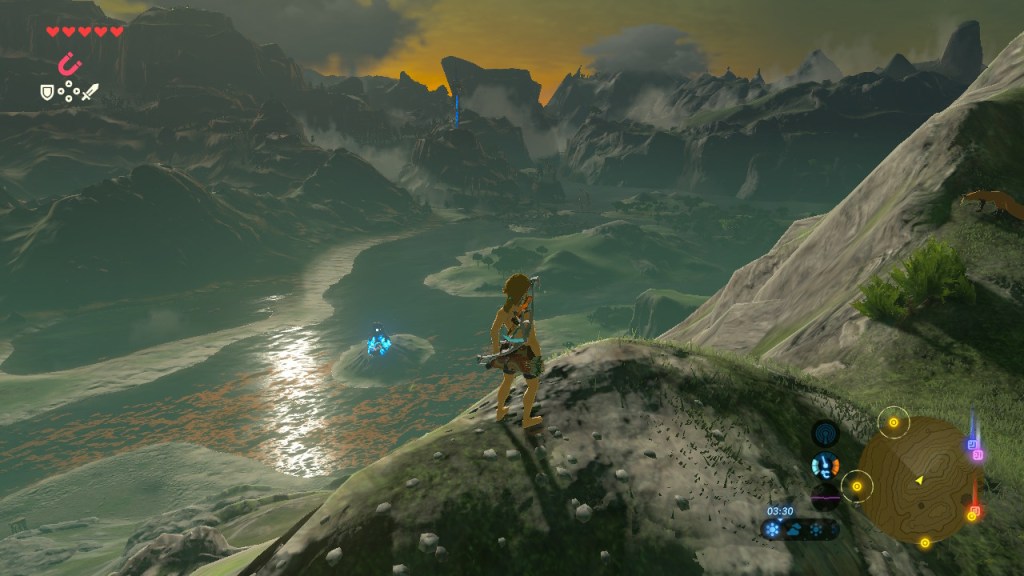
Task: Click the shield quick-select icon
Action: click(x=46, y=92)
